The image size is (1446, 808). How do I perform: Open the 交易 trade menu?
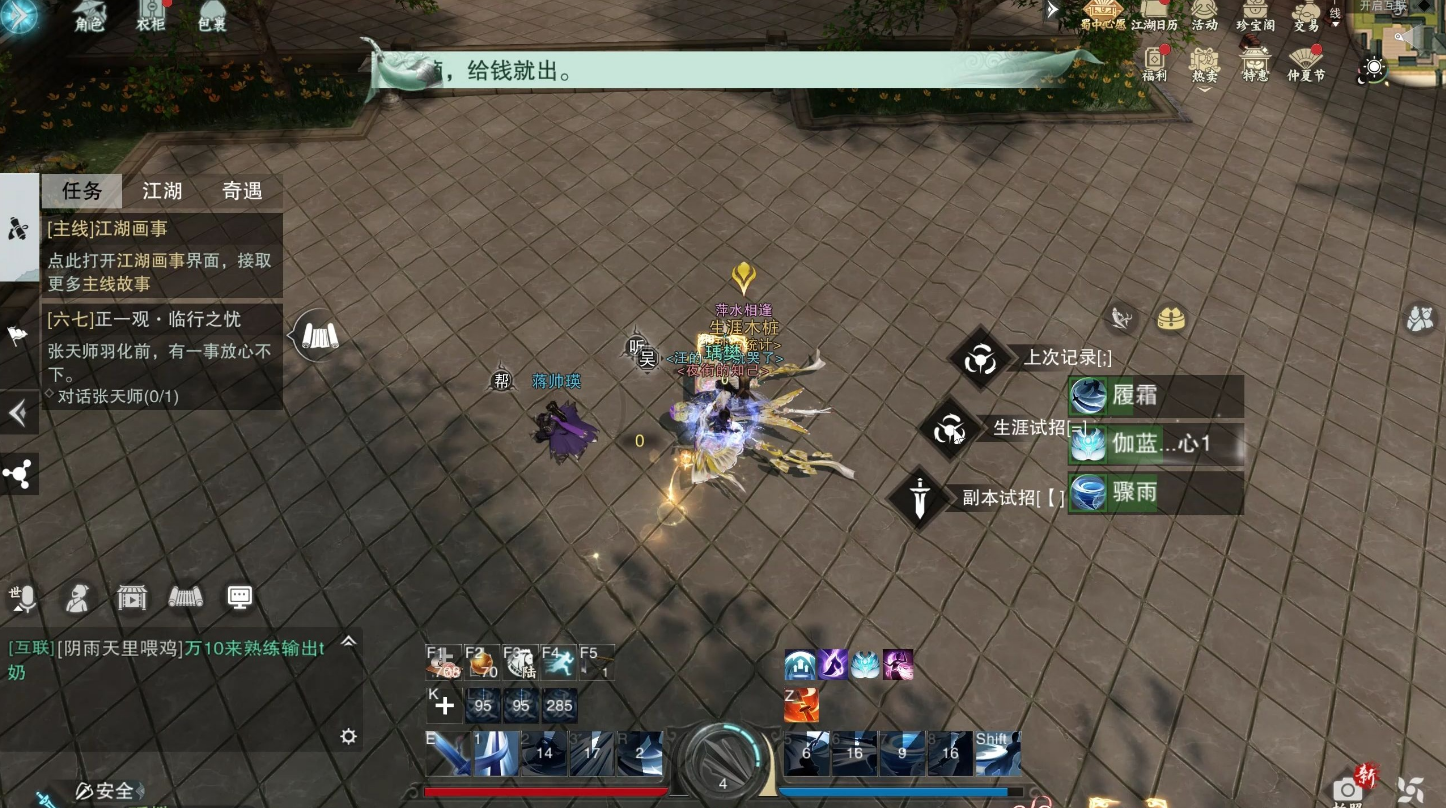[1306, 14]
